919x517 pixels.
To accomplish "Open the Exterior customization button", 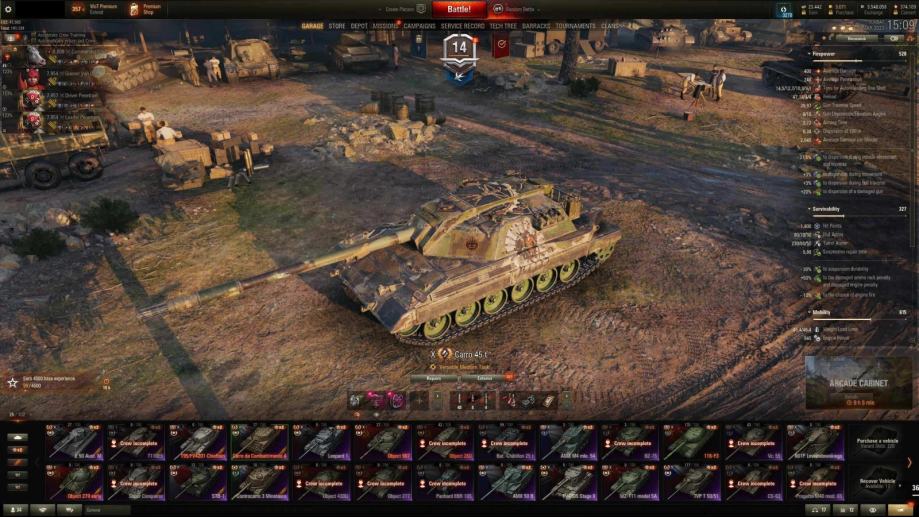I will tap(485, 378).
